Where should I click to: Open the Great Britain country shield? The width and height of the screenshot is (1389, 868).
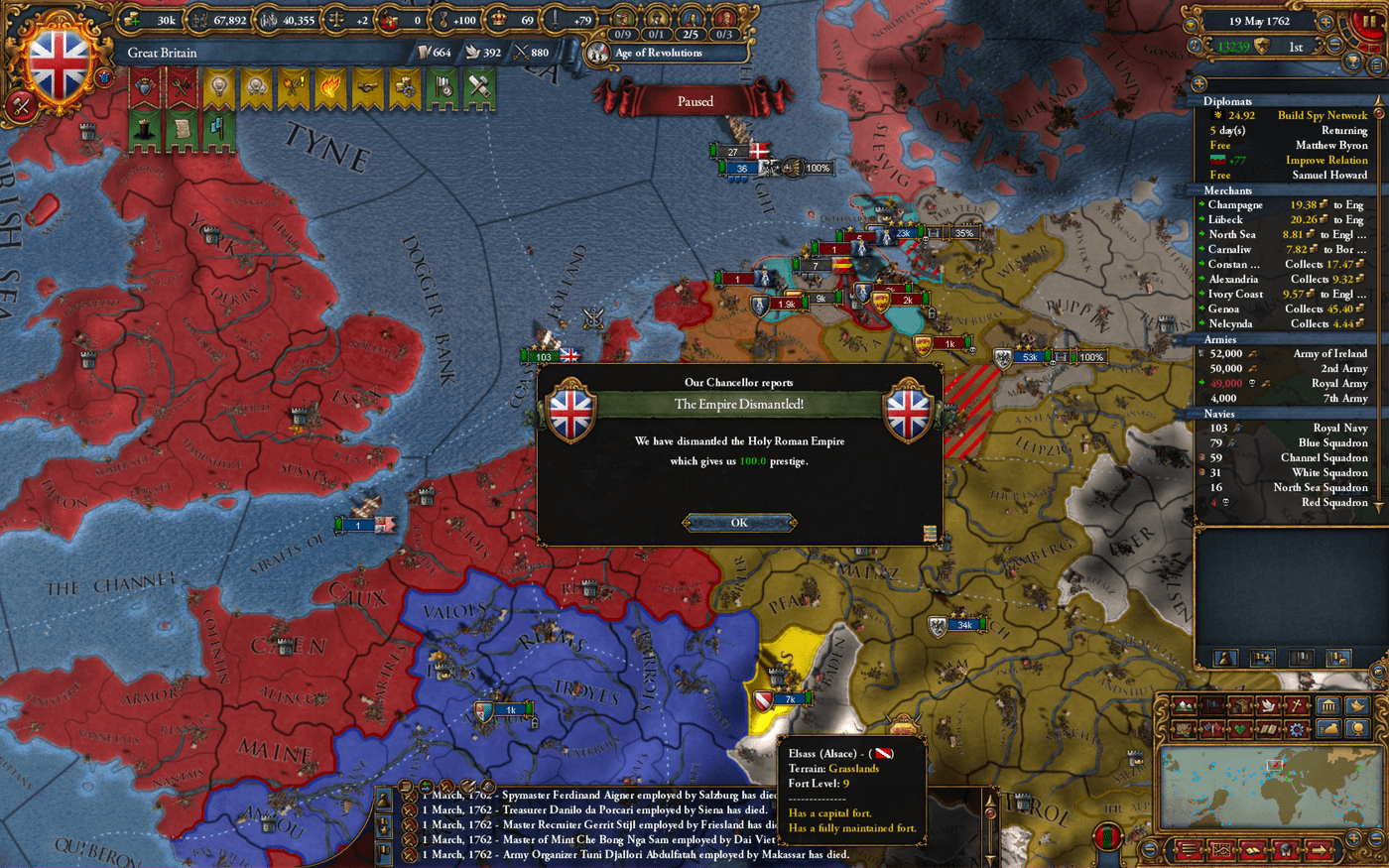coord(61,62)
